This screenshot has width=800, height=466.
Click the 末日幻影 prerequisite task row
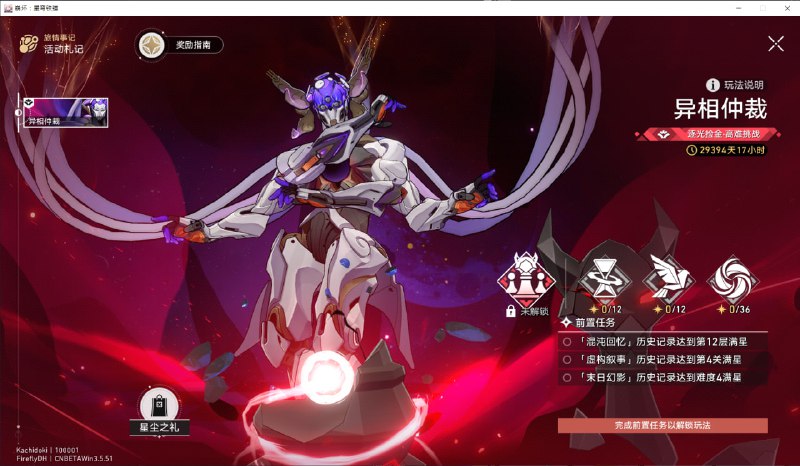click(x=660, y=377)
